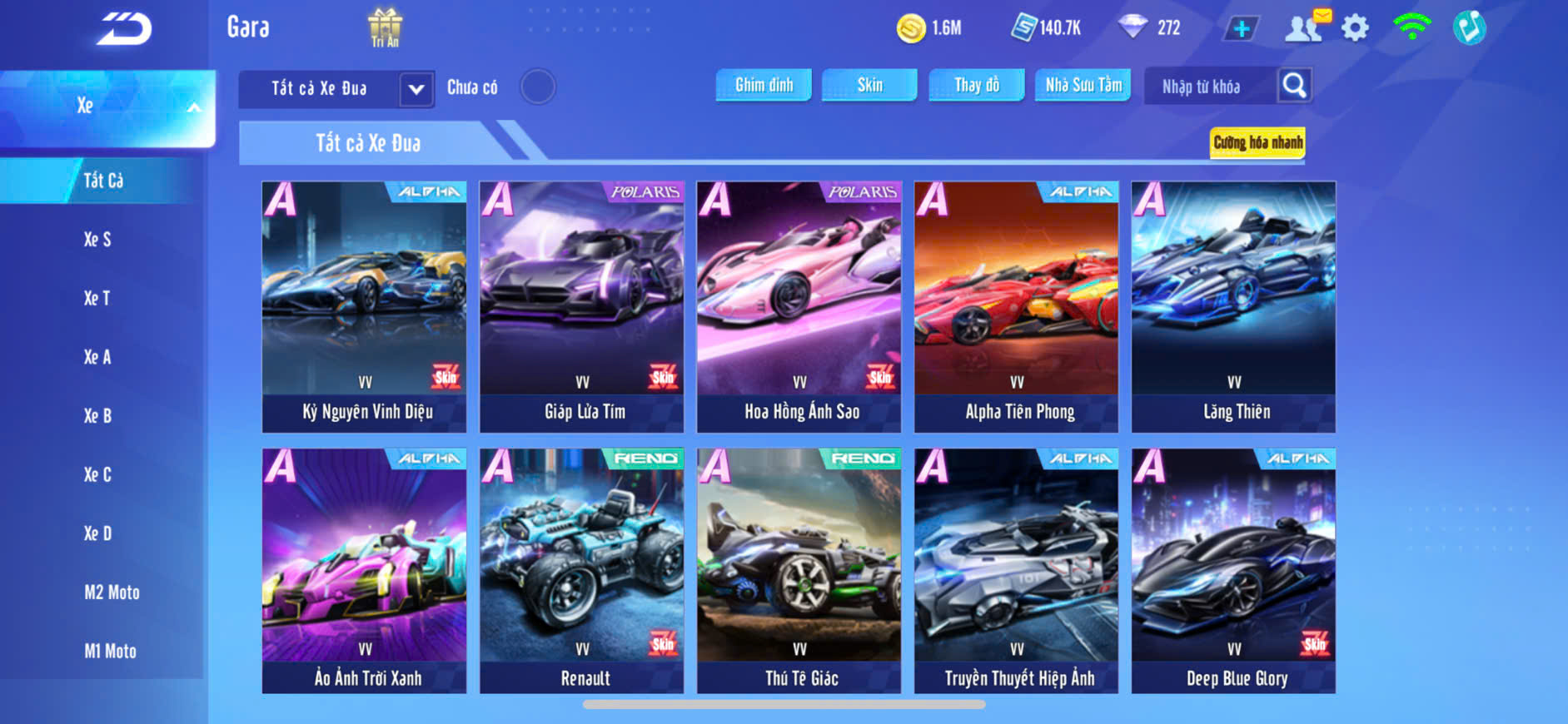Open the Tri Ân gift icon
This screenshot has width=1568, height=724.
pyautogui.click(x=385, y=27)
